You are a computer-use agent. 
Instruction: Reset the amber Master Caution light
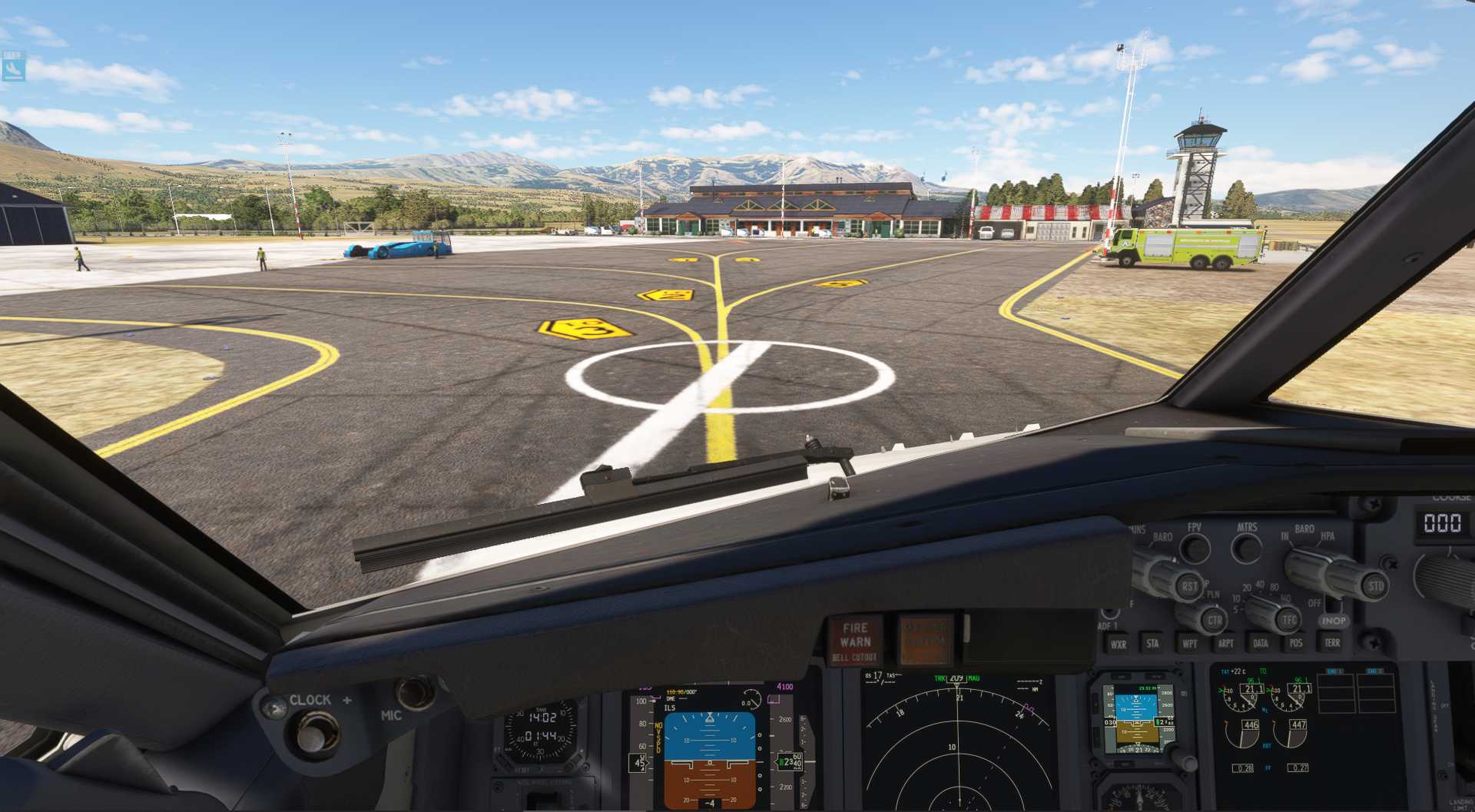tap(925, 640)
